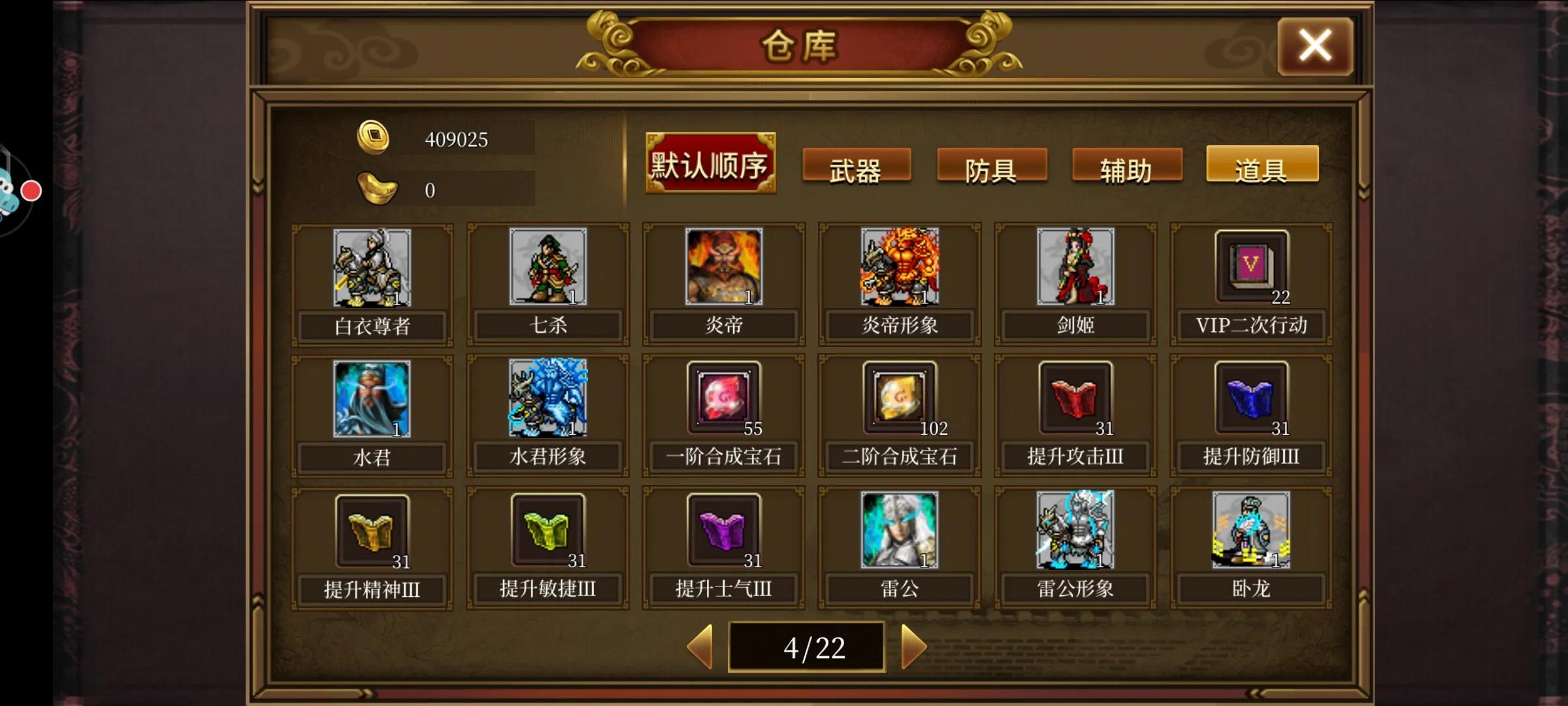
Task: Select the 提升攻击III red book icon
Action: tap(1075, 399)
